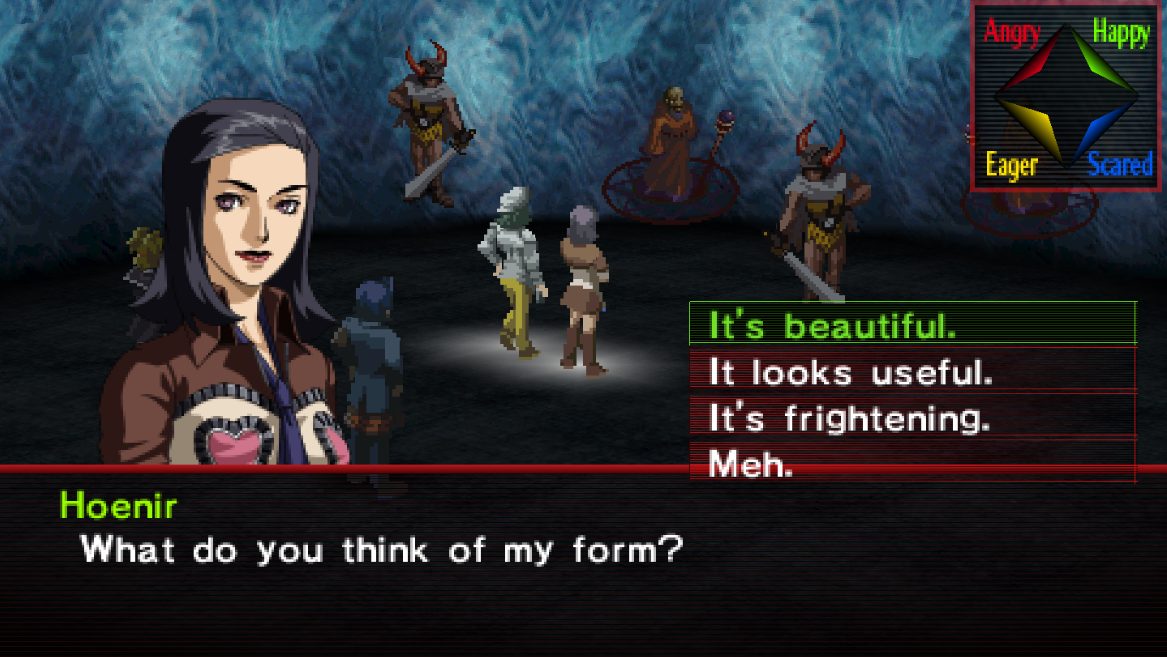Image resolution: width=1167 pixels, height=657 pixels.
Task: Choose the "It's beautiful." reply
Action: [911, 325]
